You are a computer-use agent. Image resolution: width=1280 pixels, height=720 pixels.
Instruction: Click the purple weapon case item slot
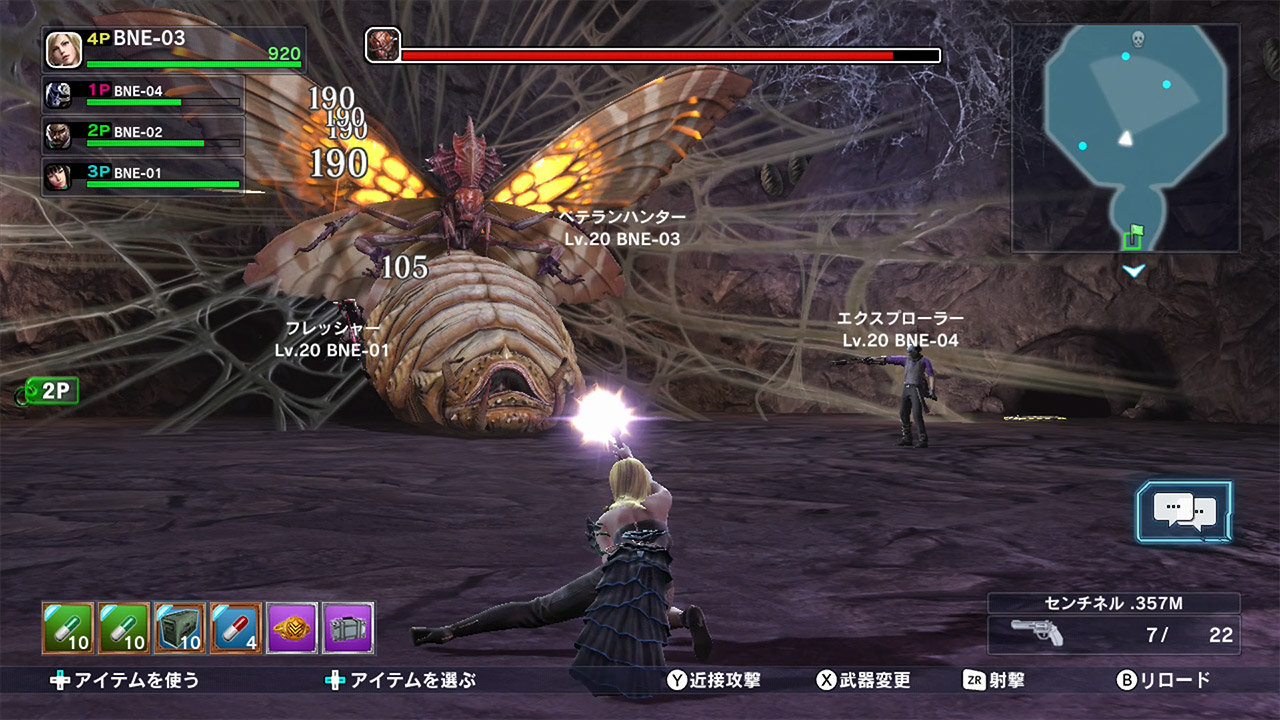pos(348,625)
